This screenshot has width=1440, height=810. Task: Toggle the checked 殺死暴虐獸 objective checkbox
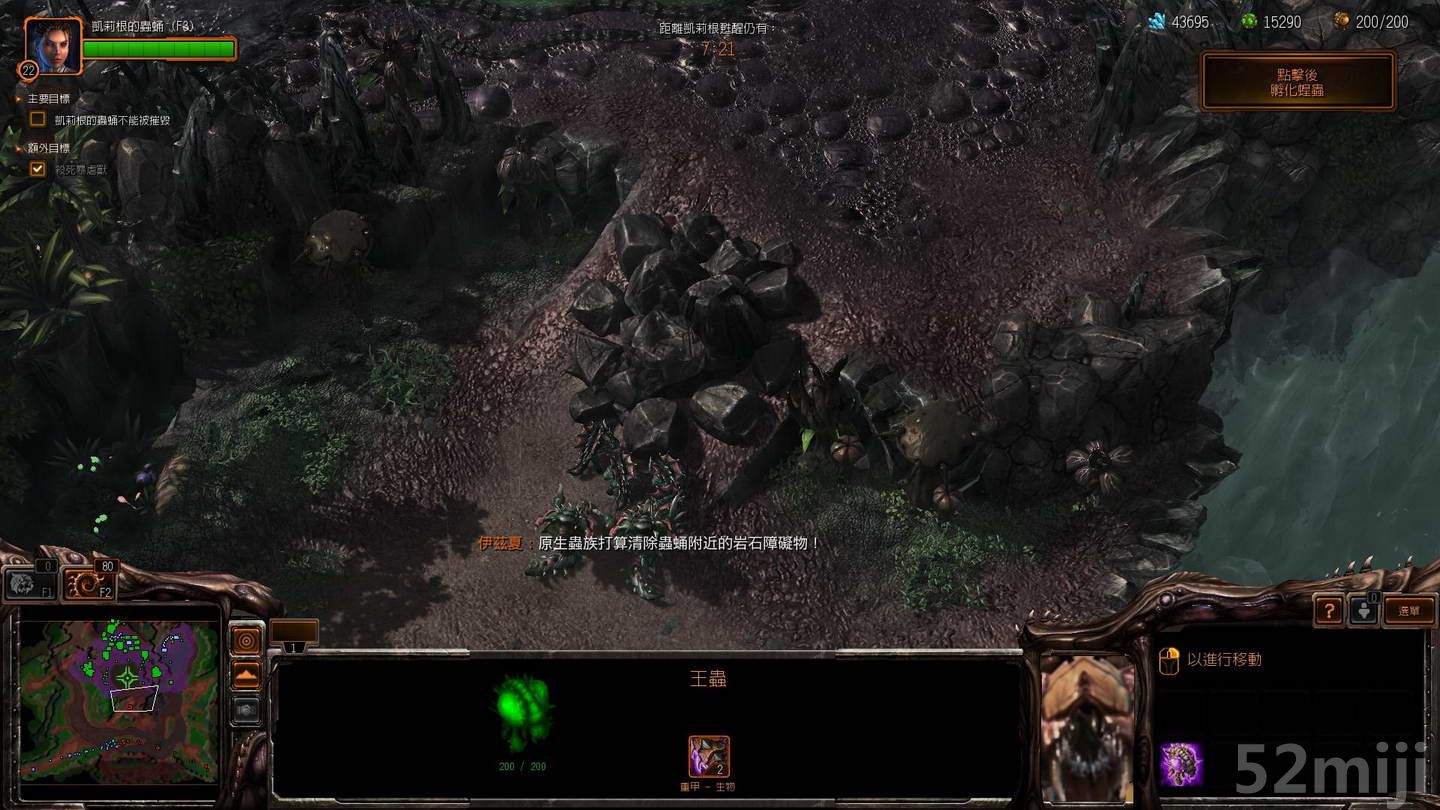coord(36,169)
